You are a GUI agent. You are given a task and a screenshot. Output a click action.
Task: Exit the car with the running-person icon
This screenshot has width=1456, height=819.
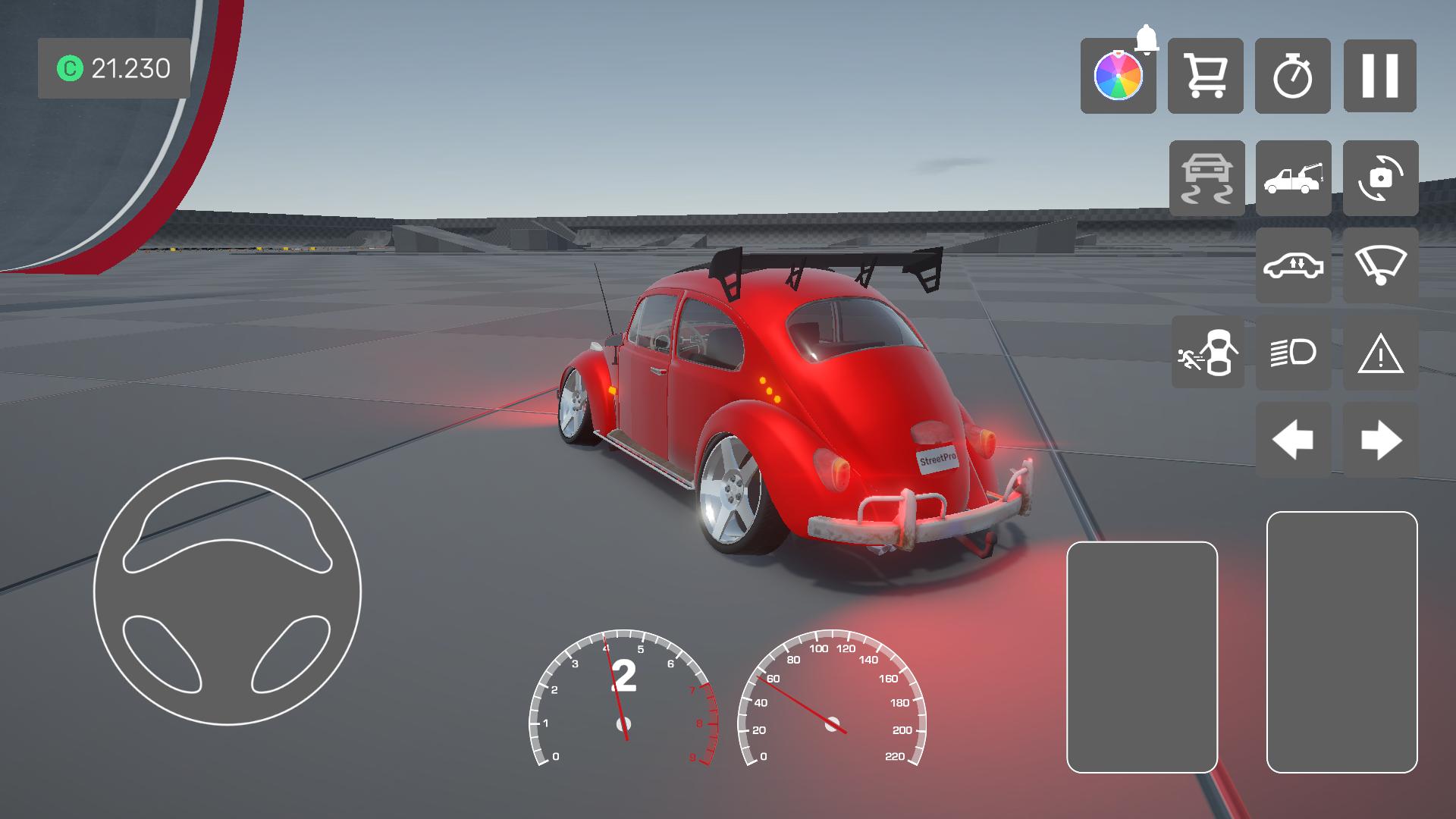1207,353
